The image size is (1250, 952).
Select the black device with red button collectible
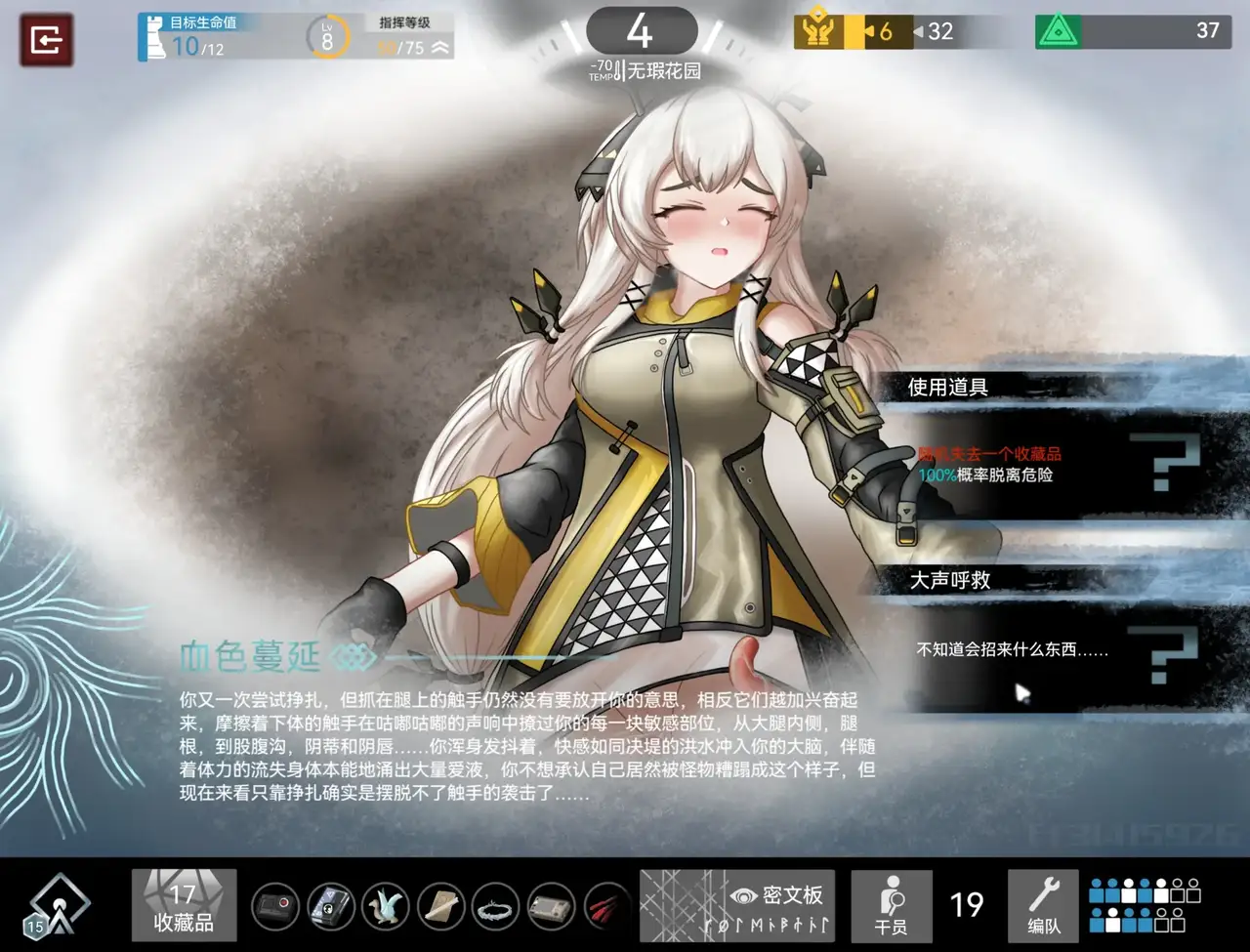(x=275, y=907)
